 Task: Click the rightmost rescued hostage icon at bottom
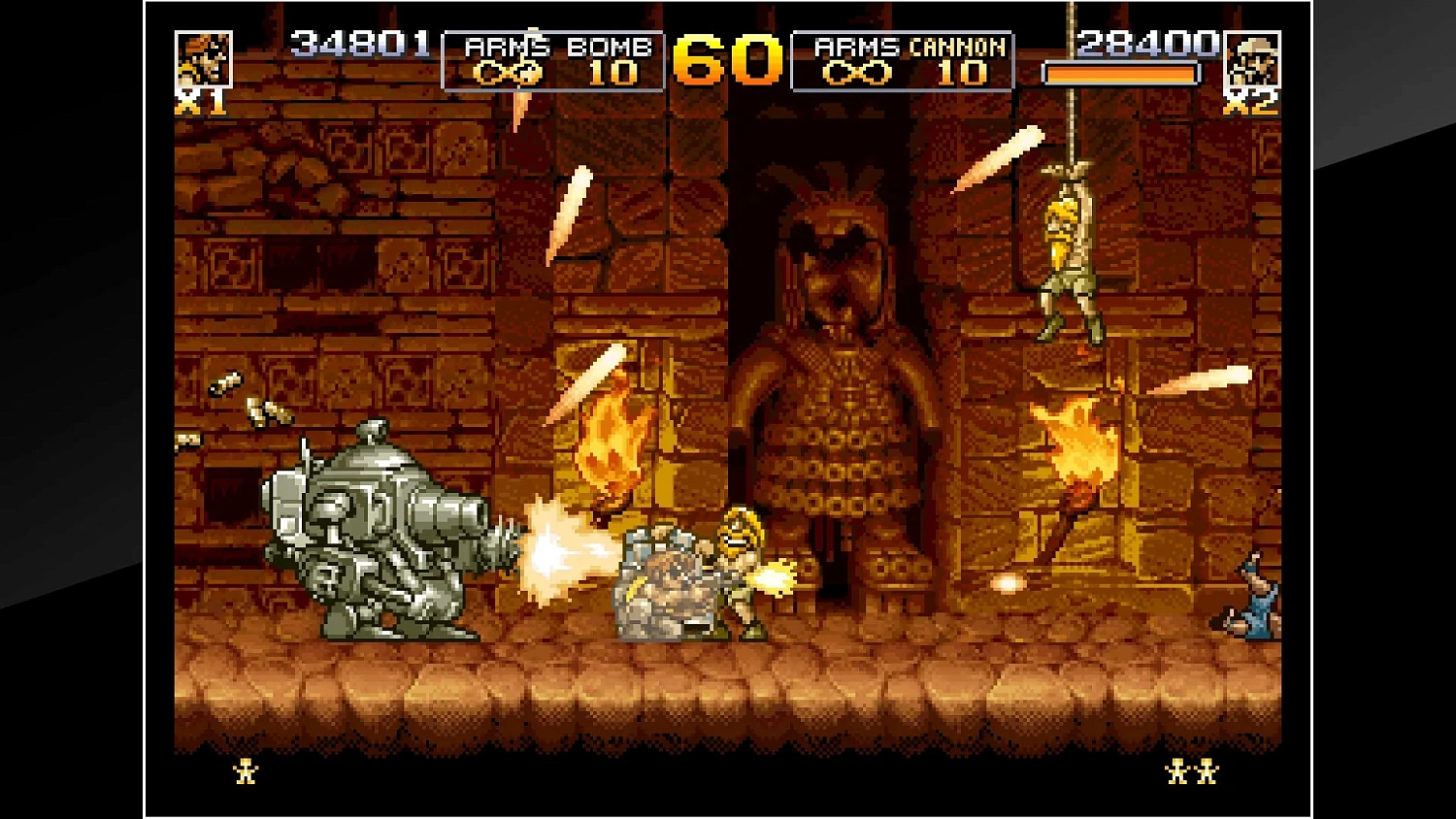pyautogui.click(x=1208, y=770)
